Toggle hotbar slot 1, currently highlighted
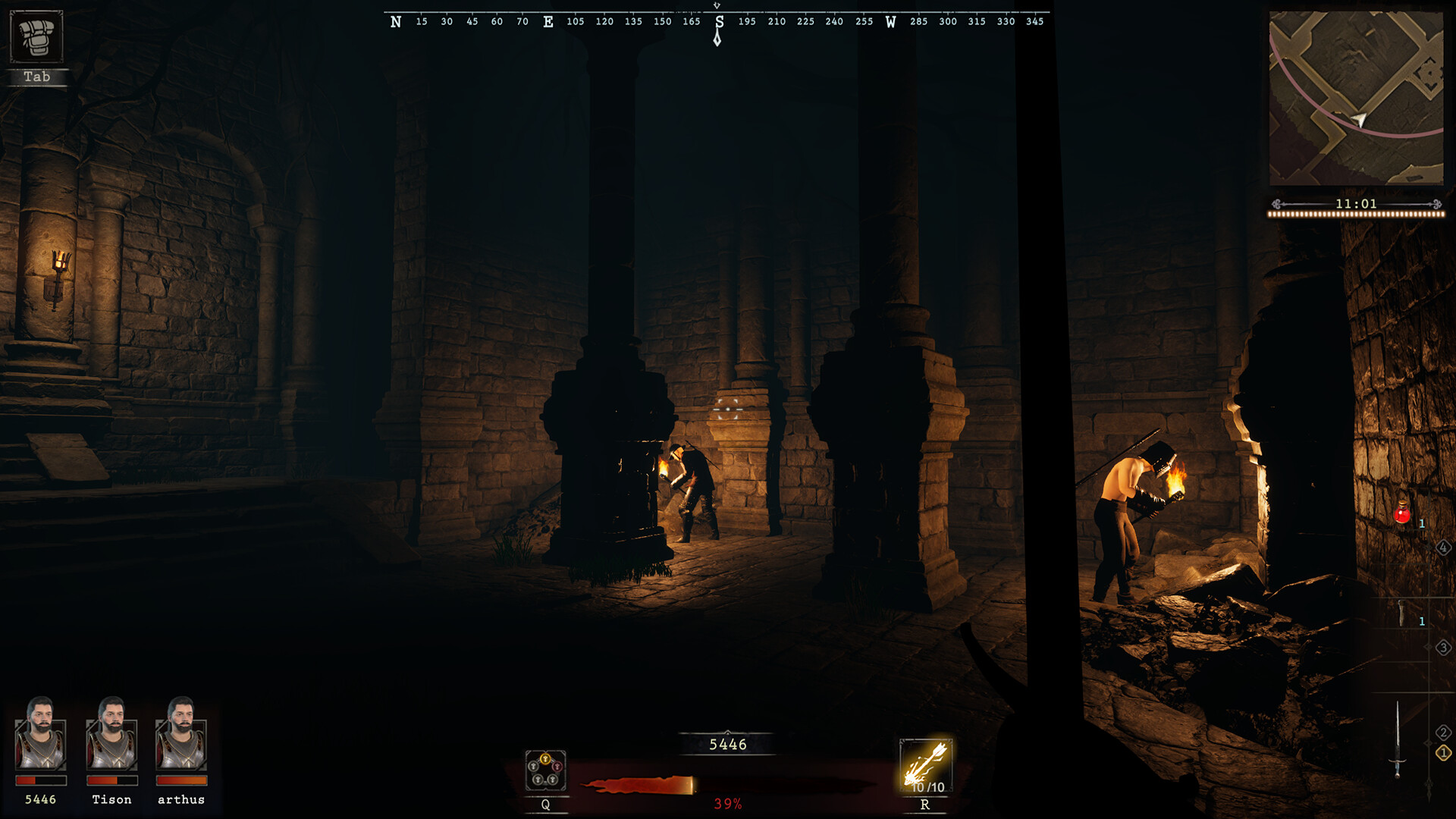1456x819 pixels. pyautogui.click(x=1443, y=753)
